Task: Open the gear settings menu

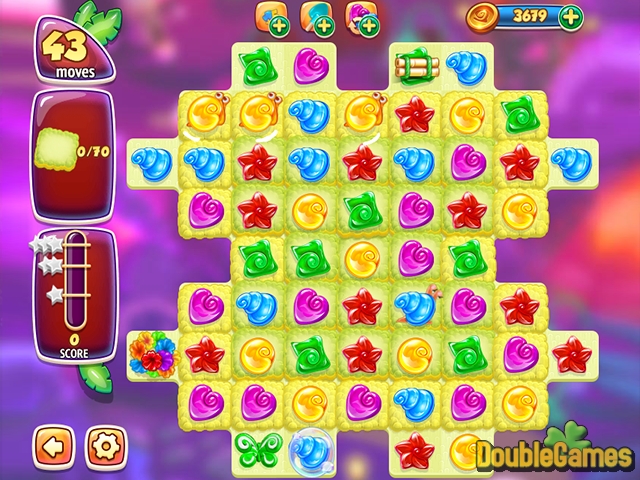Action: [102, 443]
